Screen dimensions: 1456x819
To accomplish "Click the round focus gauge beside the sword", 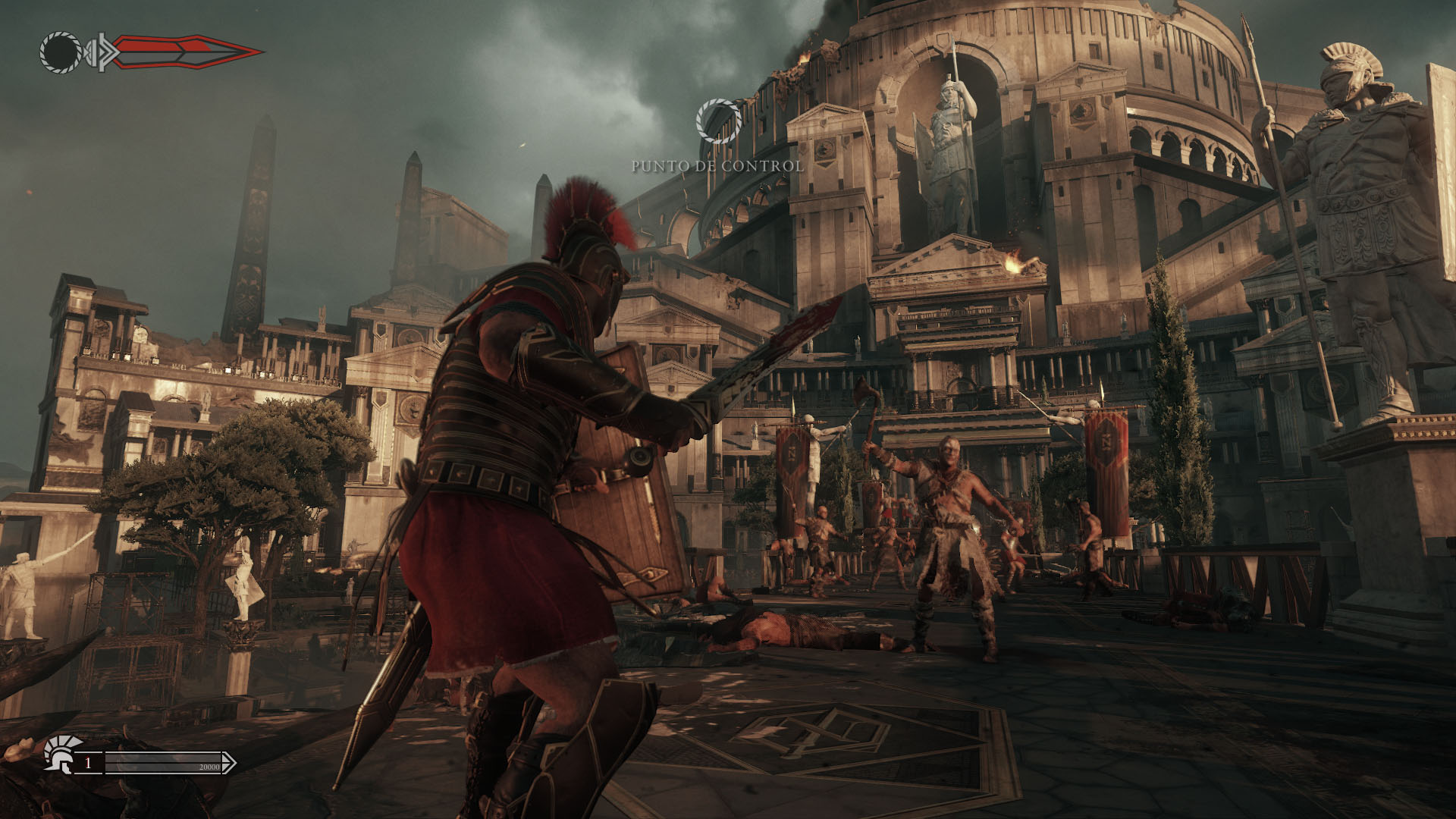I will (61, 52).
